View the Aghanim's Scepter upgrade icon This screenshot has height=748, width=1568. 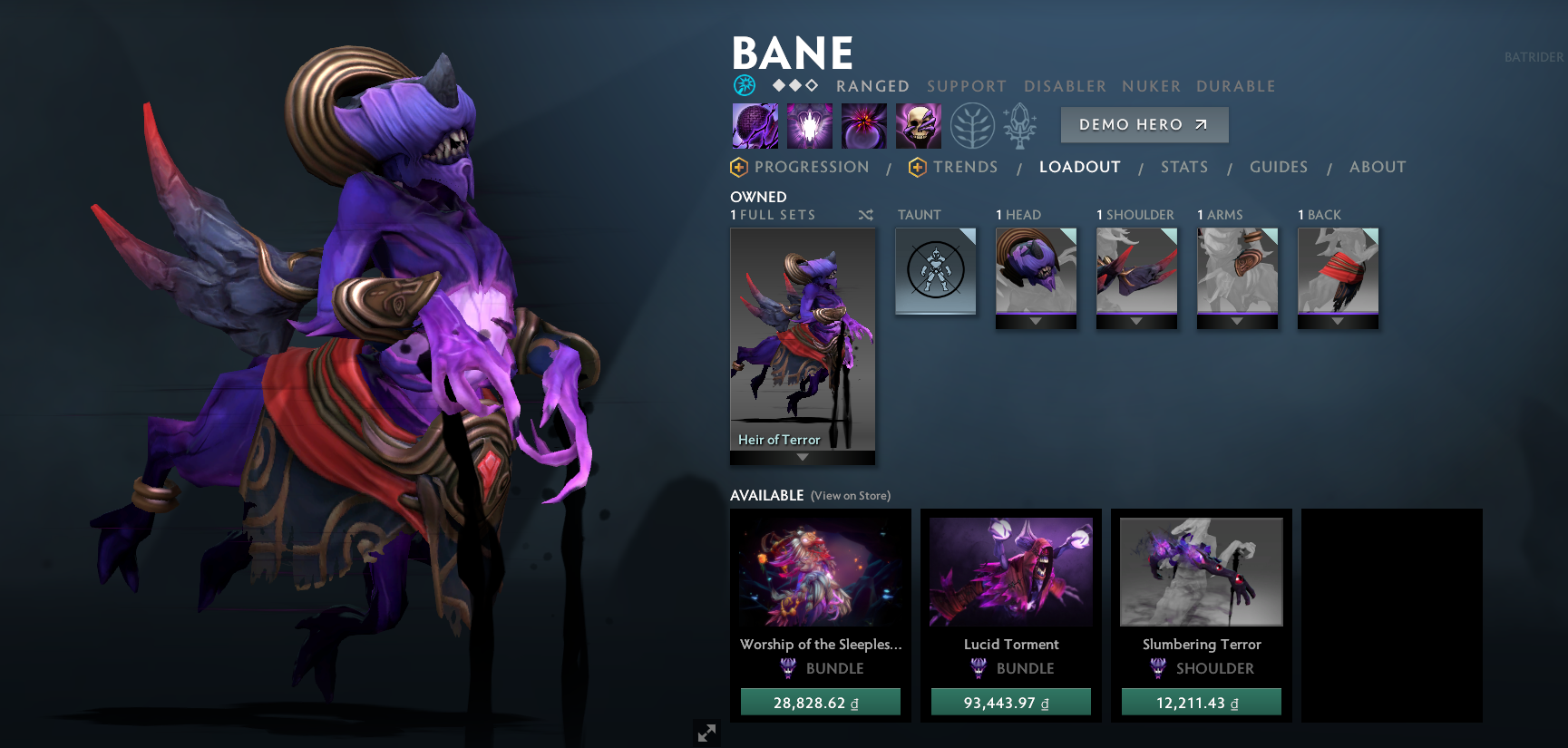(1019, 125)
